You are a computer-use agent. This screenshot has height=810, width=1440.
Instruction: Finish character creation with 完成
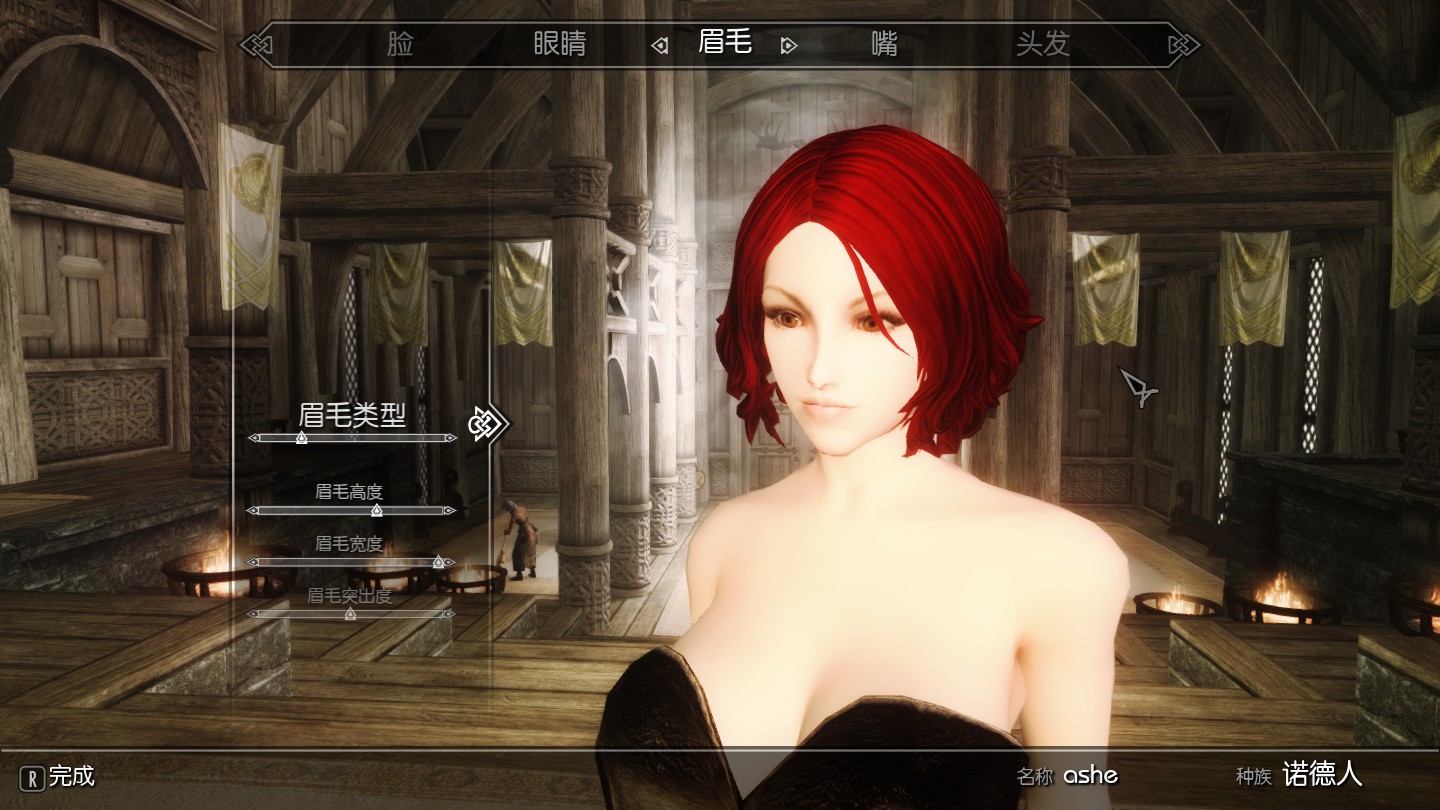click(60, 776)
